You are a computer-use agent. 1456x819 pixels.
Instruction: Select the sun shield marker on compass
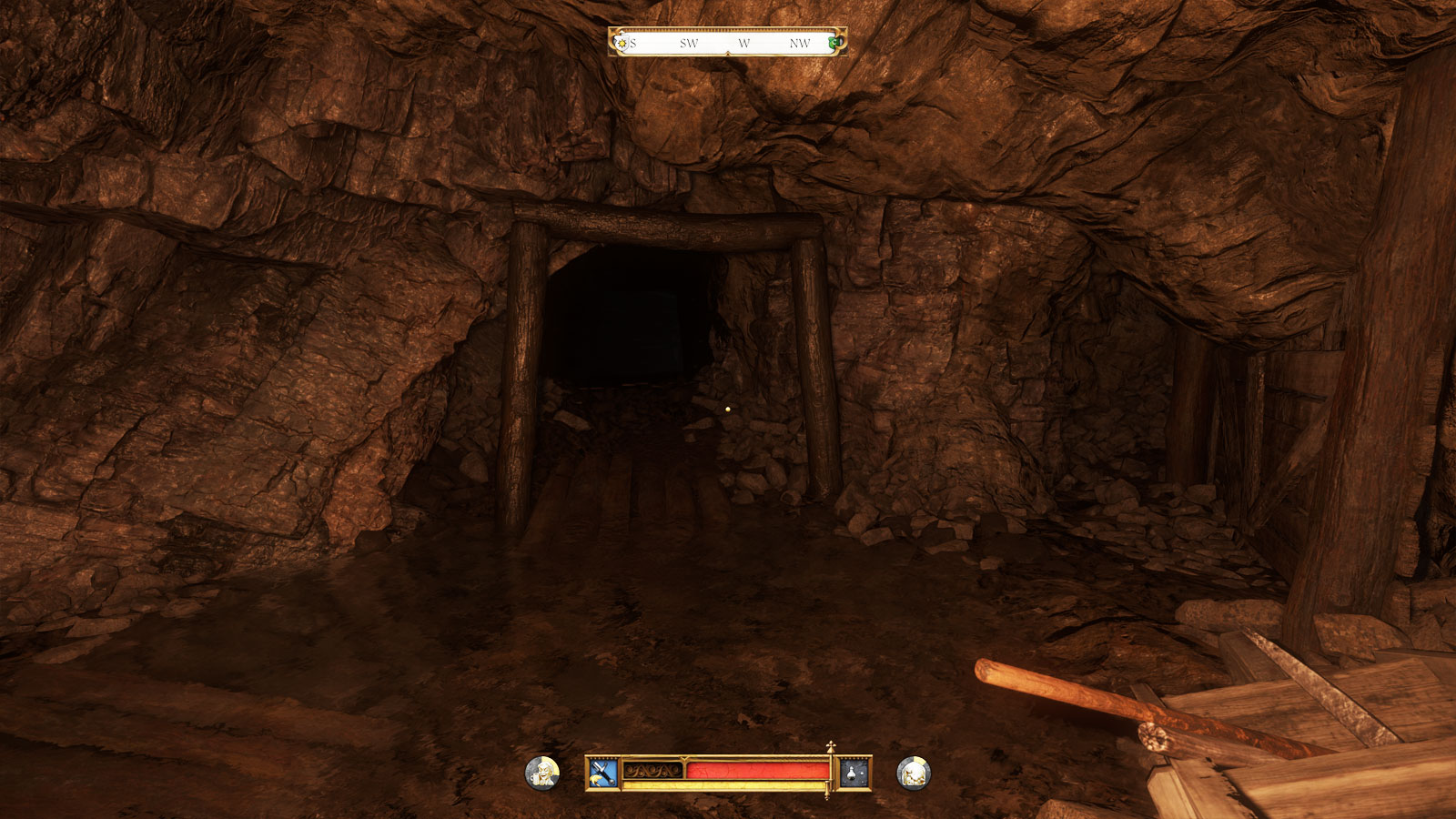622,43
